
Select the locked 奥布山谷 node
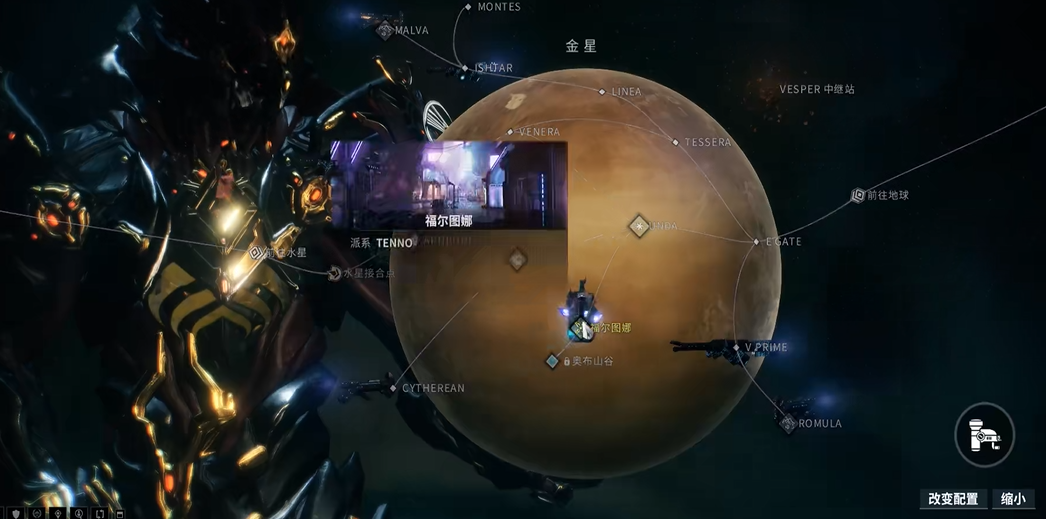(x=553, y=361)
